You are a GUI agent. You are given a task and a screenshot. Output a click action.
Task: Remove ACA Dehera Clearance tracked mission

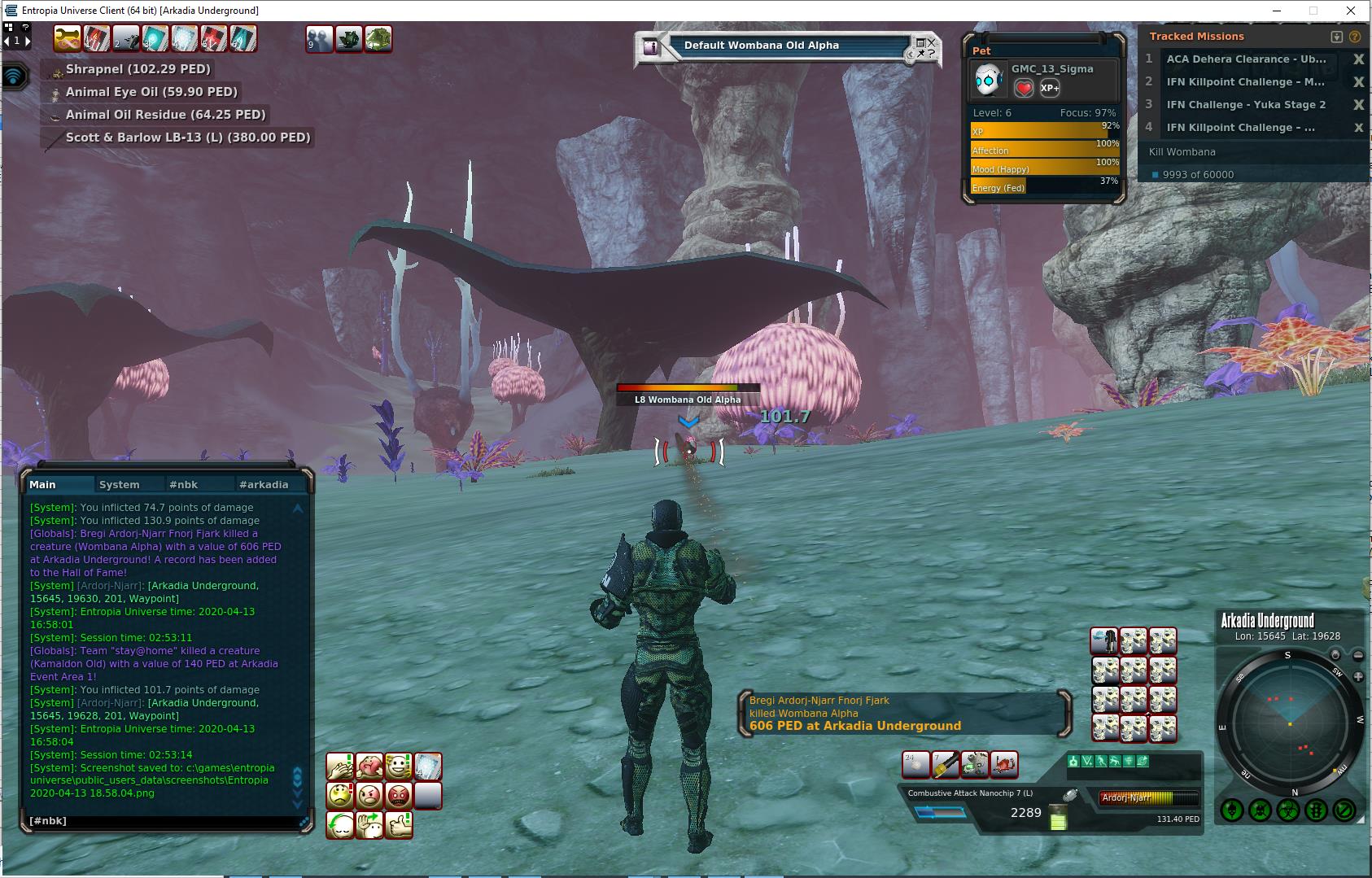click(1358, 59)
